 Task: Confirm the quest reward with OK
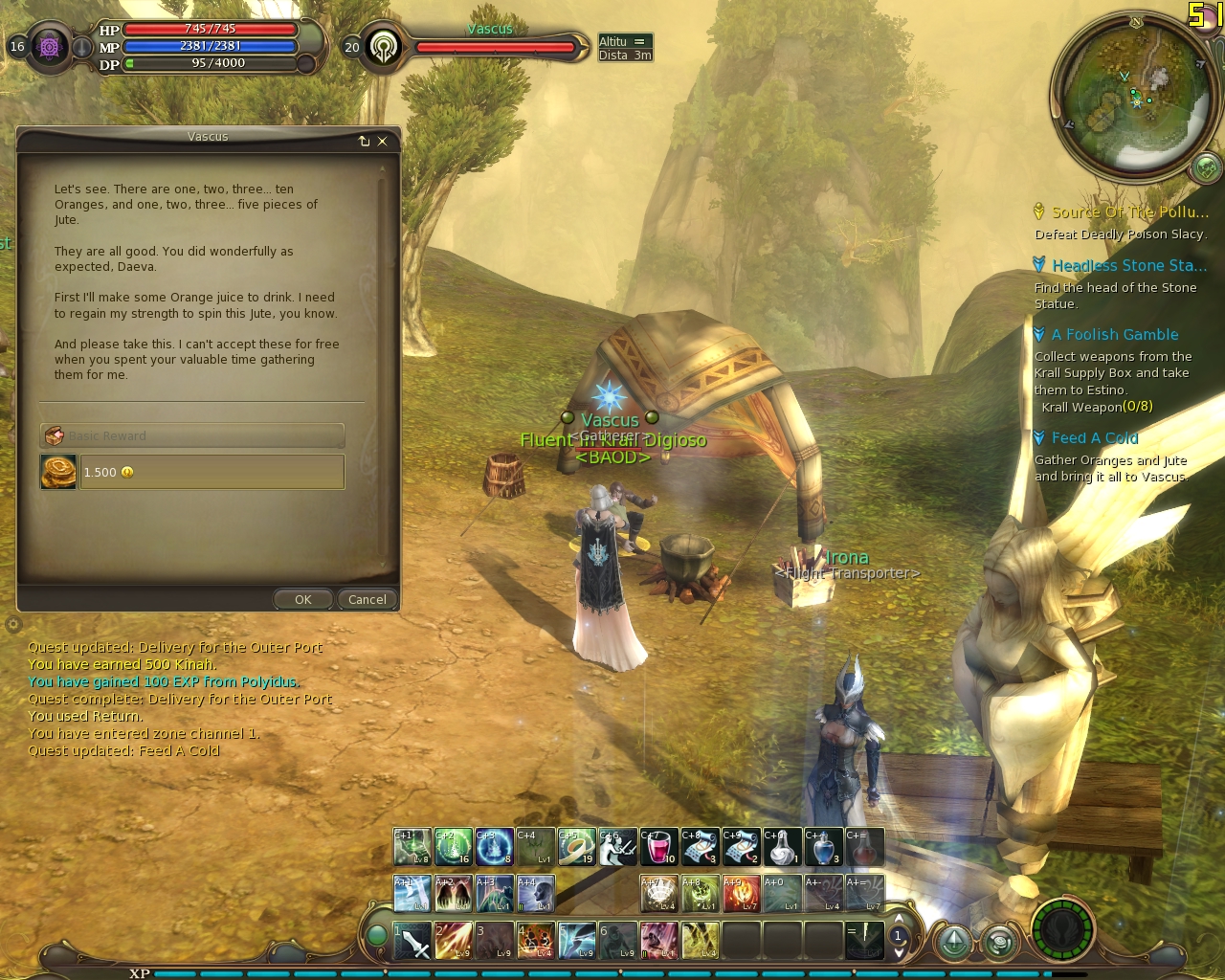tap(302, 599)
